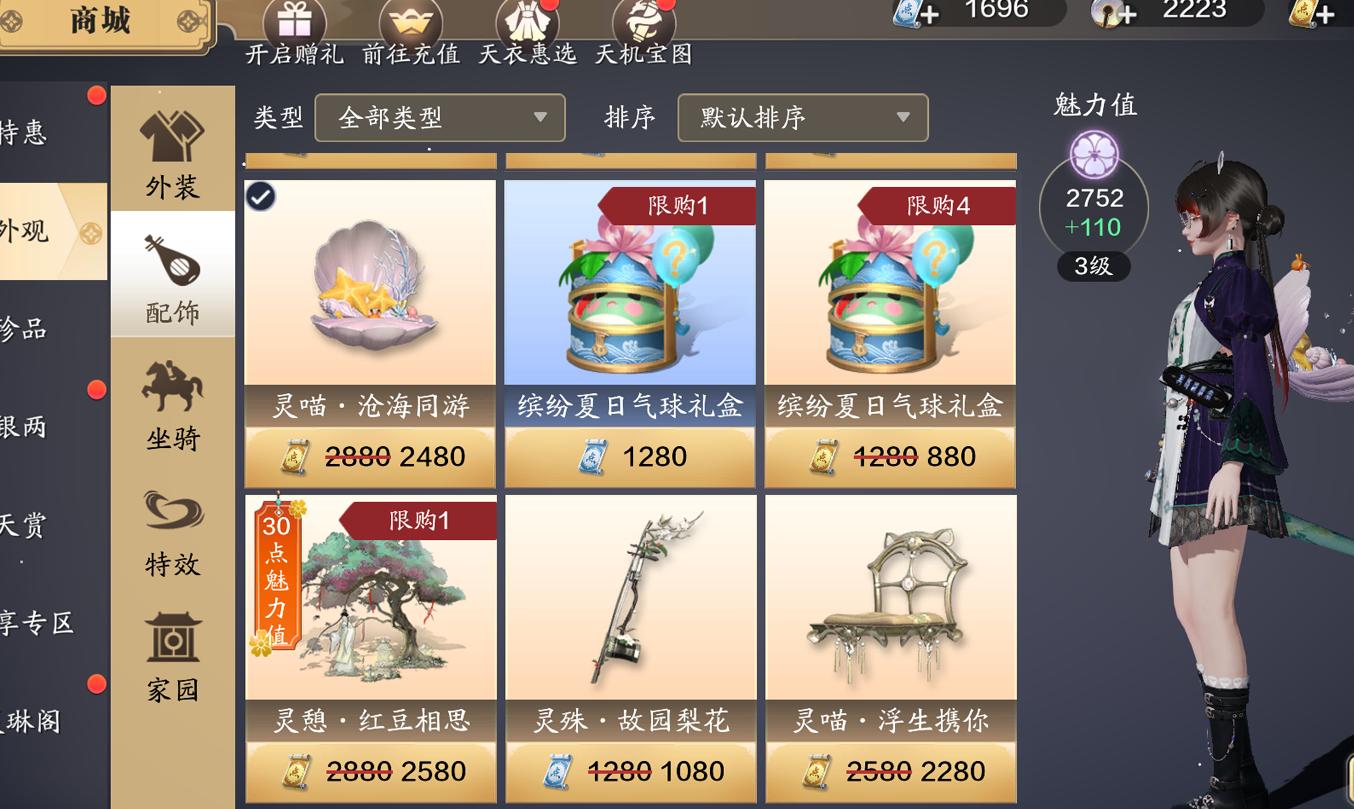1354x809 pixels.
Task: Purchase 灵殊·故园梨花 for 1080
Action: 629,770
